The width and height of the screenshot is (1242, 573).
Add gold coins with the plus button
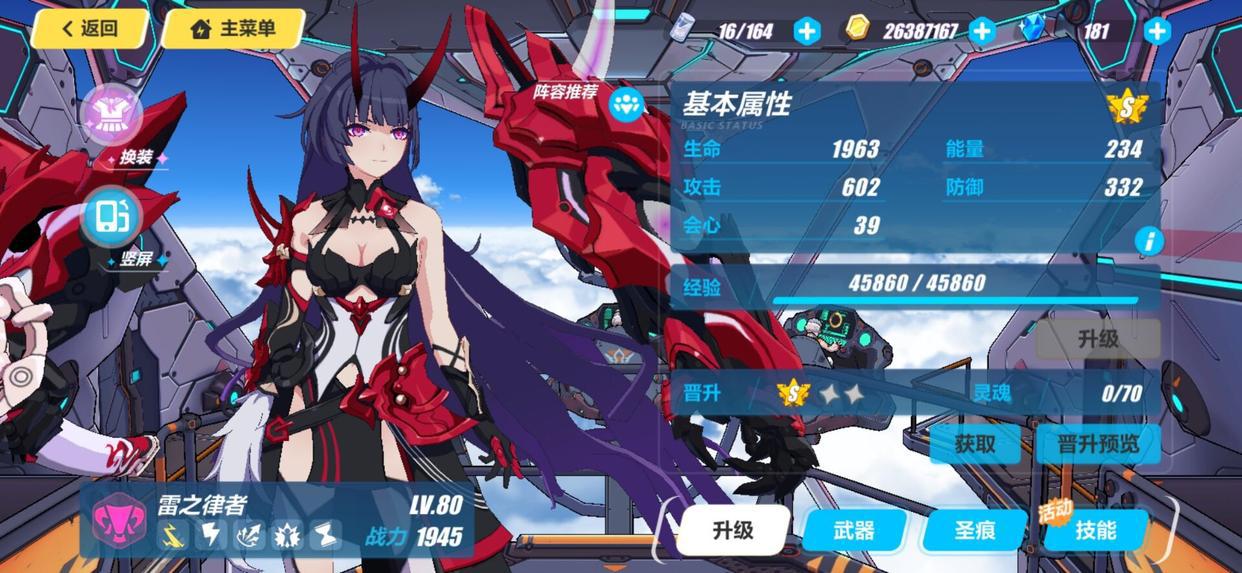(x=982, y=31)
